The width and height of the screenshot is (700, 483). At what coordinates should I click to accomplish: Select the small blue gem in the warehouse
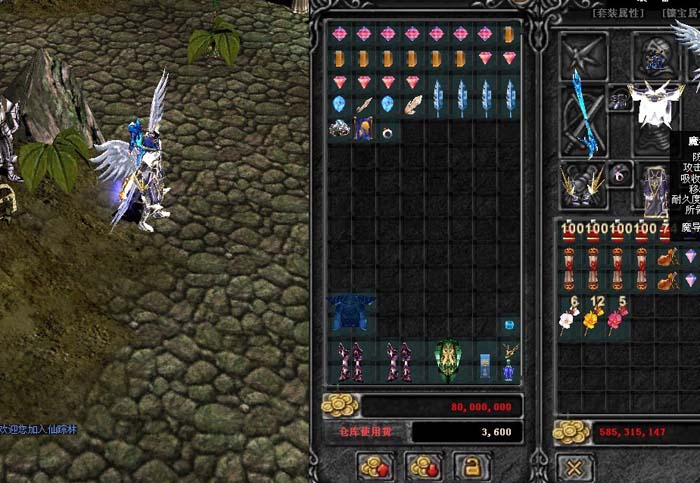point(509,325)
